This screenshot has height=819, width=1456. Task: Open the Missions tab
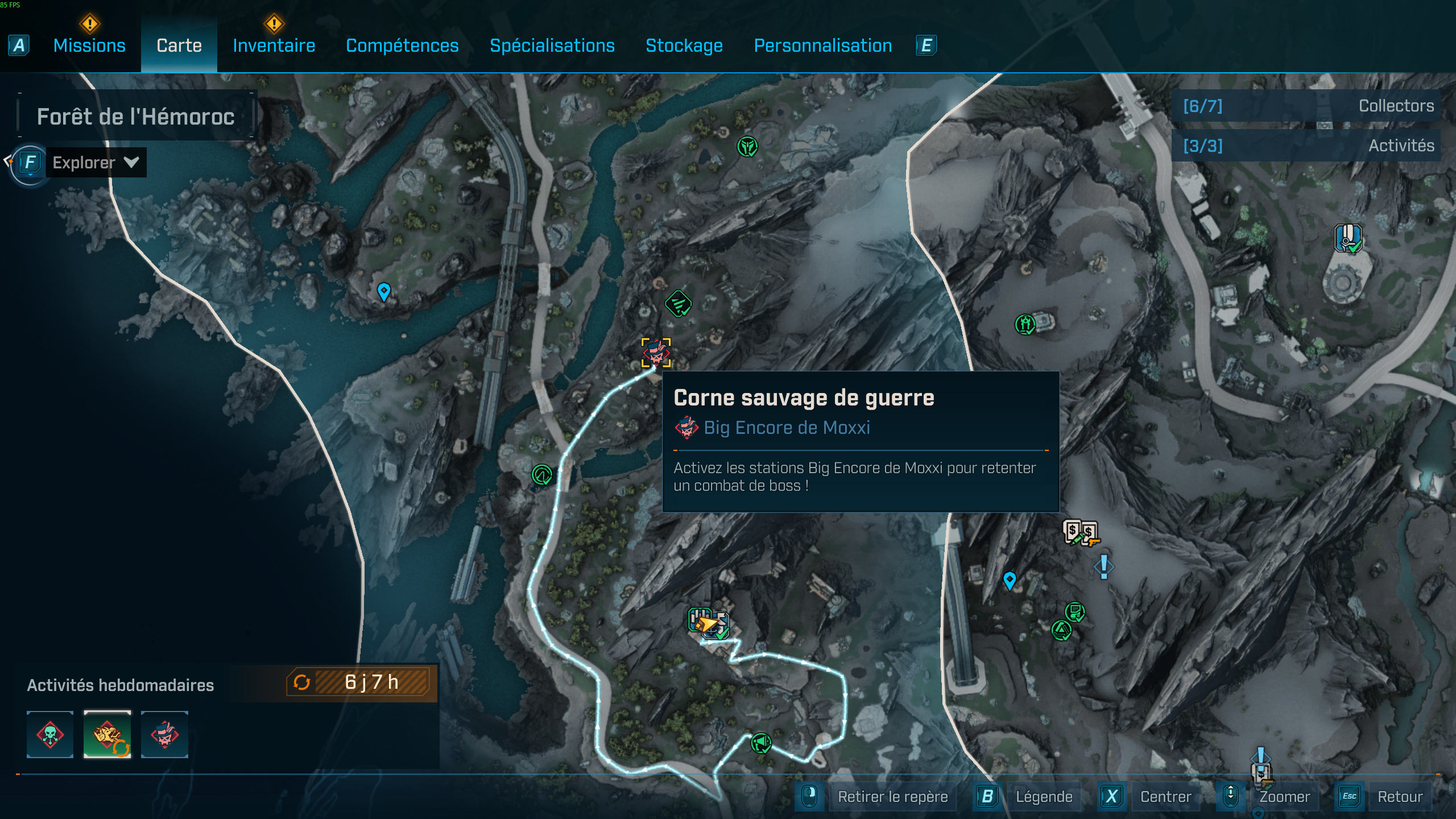[x=89, y=45]
